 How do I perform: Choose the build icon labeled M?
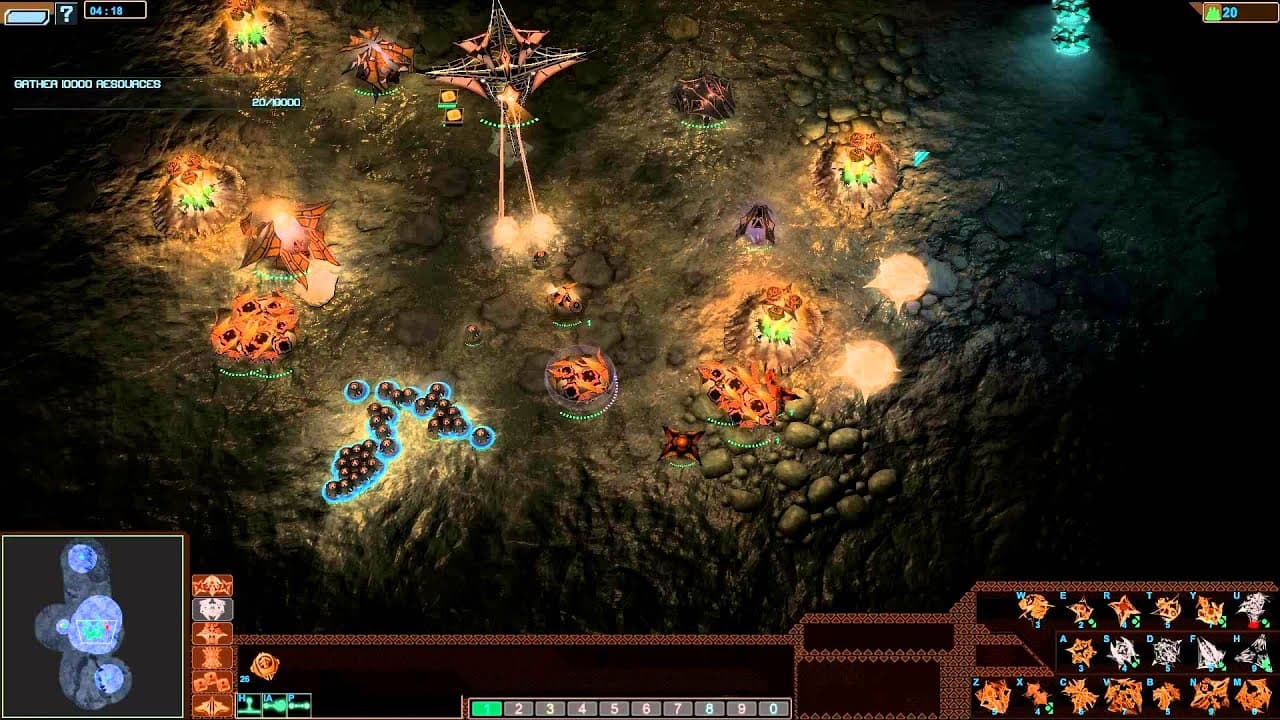pos(1252,695)
